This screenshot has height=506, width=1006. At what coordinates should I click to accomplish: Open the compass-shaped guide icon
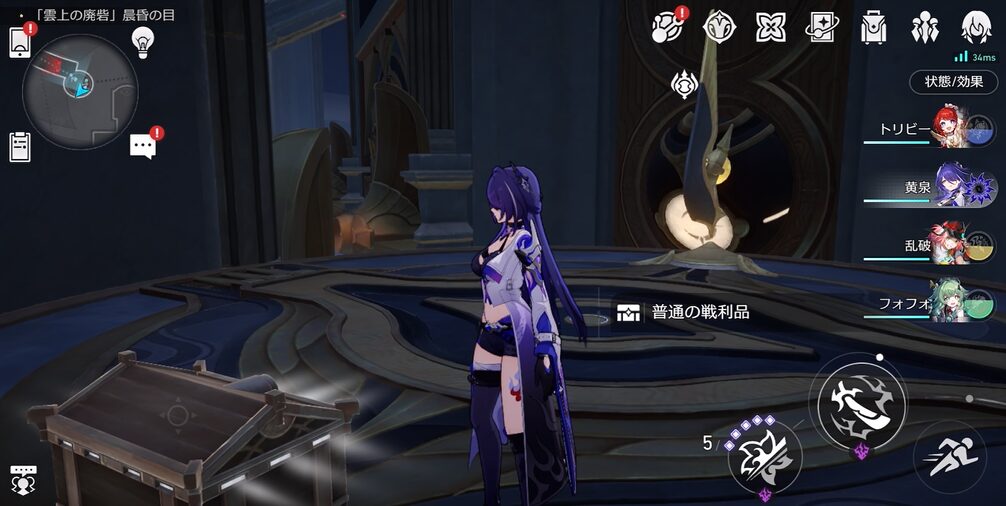(717, 27)
